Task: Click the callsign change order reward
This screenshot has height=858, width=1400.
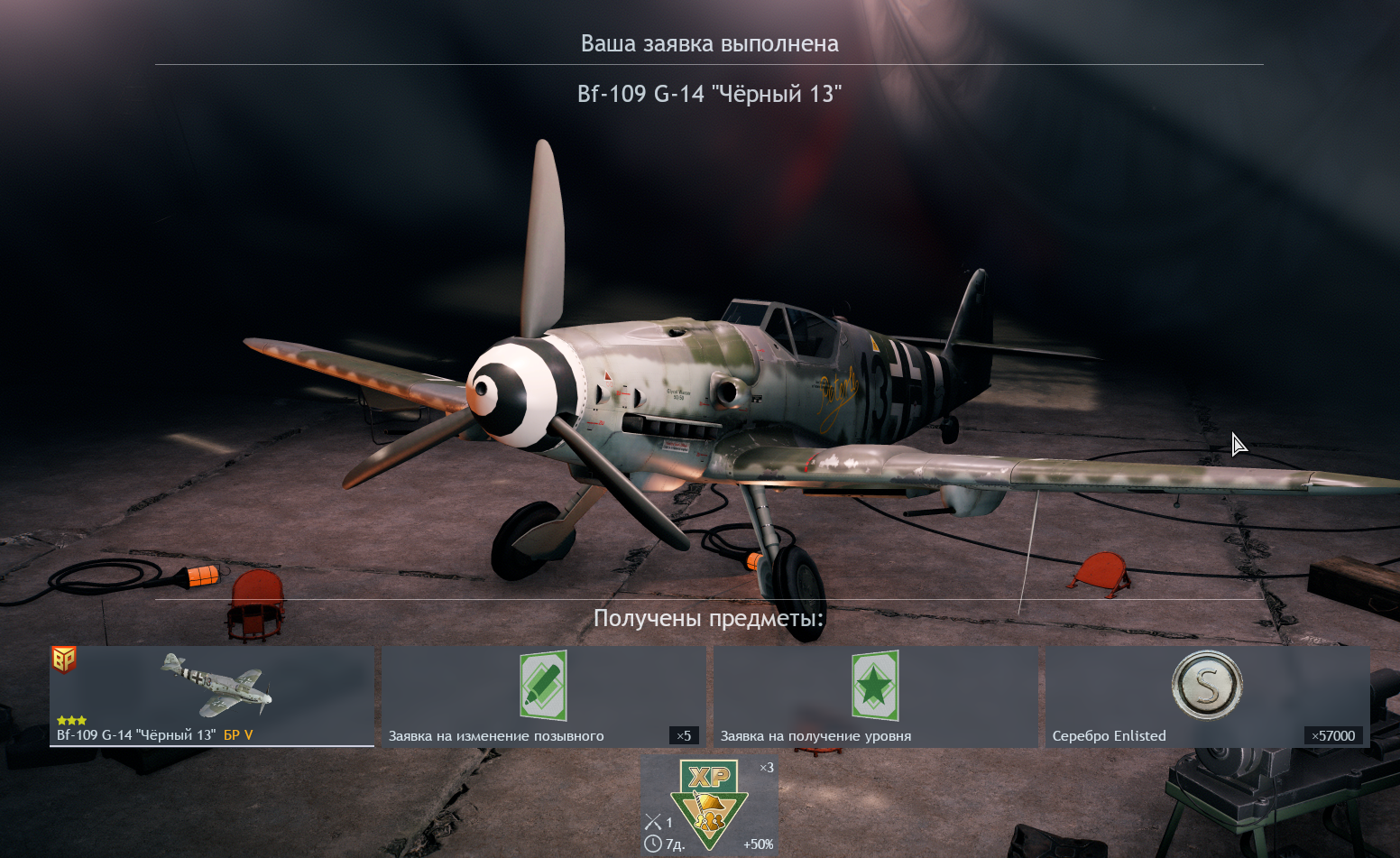Action: (x=544, y=696)
